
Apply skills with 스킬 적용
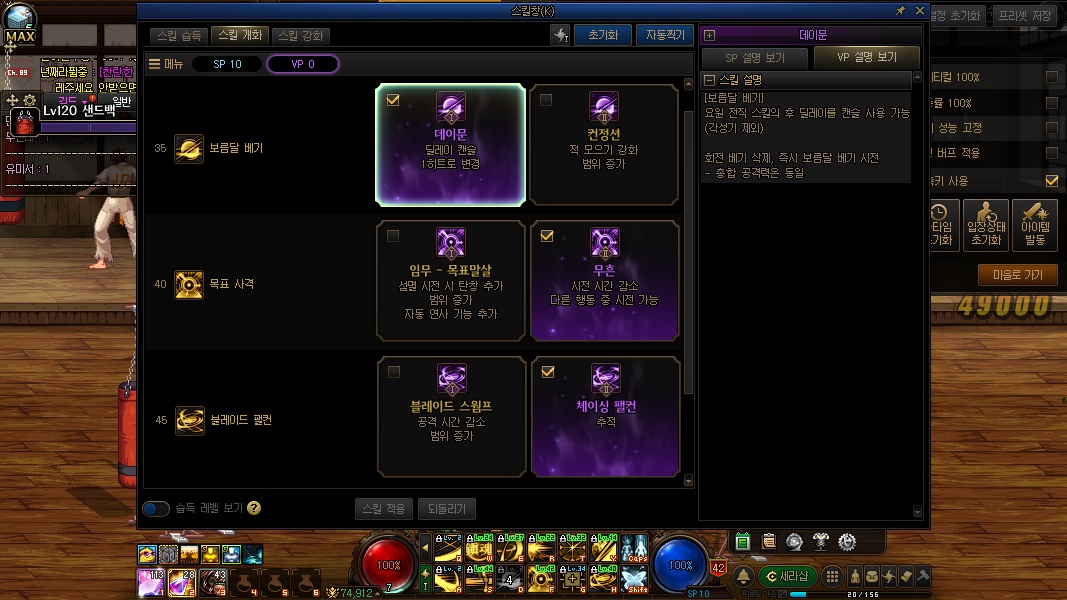click(383, 508)
